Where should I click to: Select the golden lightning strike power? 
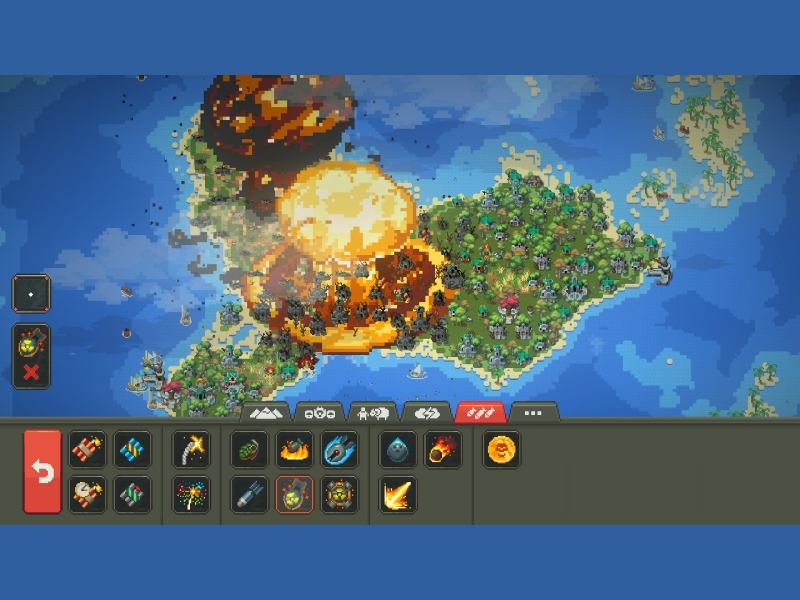(x=398, y=494)
